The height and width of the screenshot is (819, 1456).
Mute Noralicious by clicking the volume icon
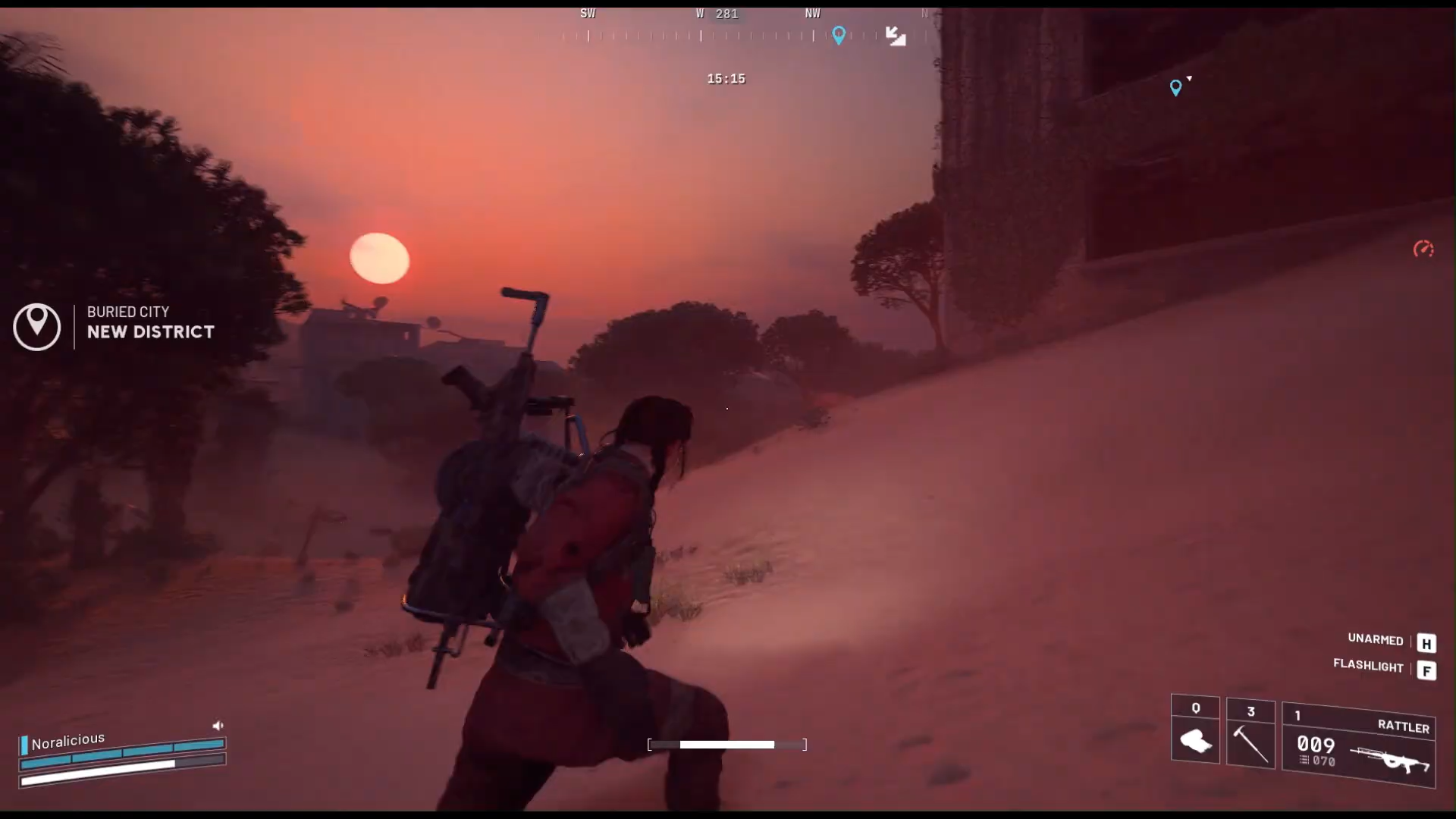coord(218,726)
